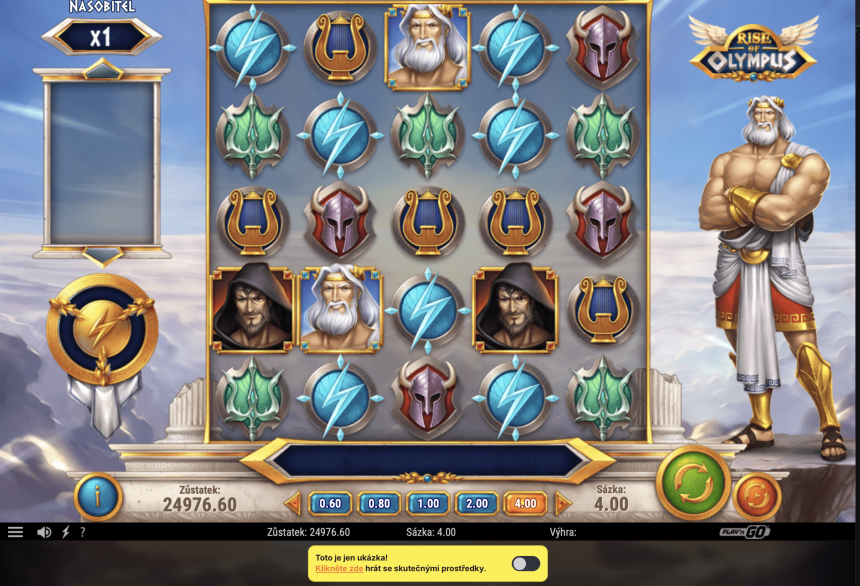The image size is (860, 586).
Task: Follow the "Klikněte zde" real-money link
Action: tap(339, 569)
